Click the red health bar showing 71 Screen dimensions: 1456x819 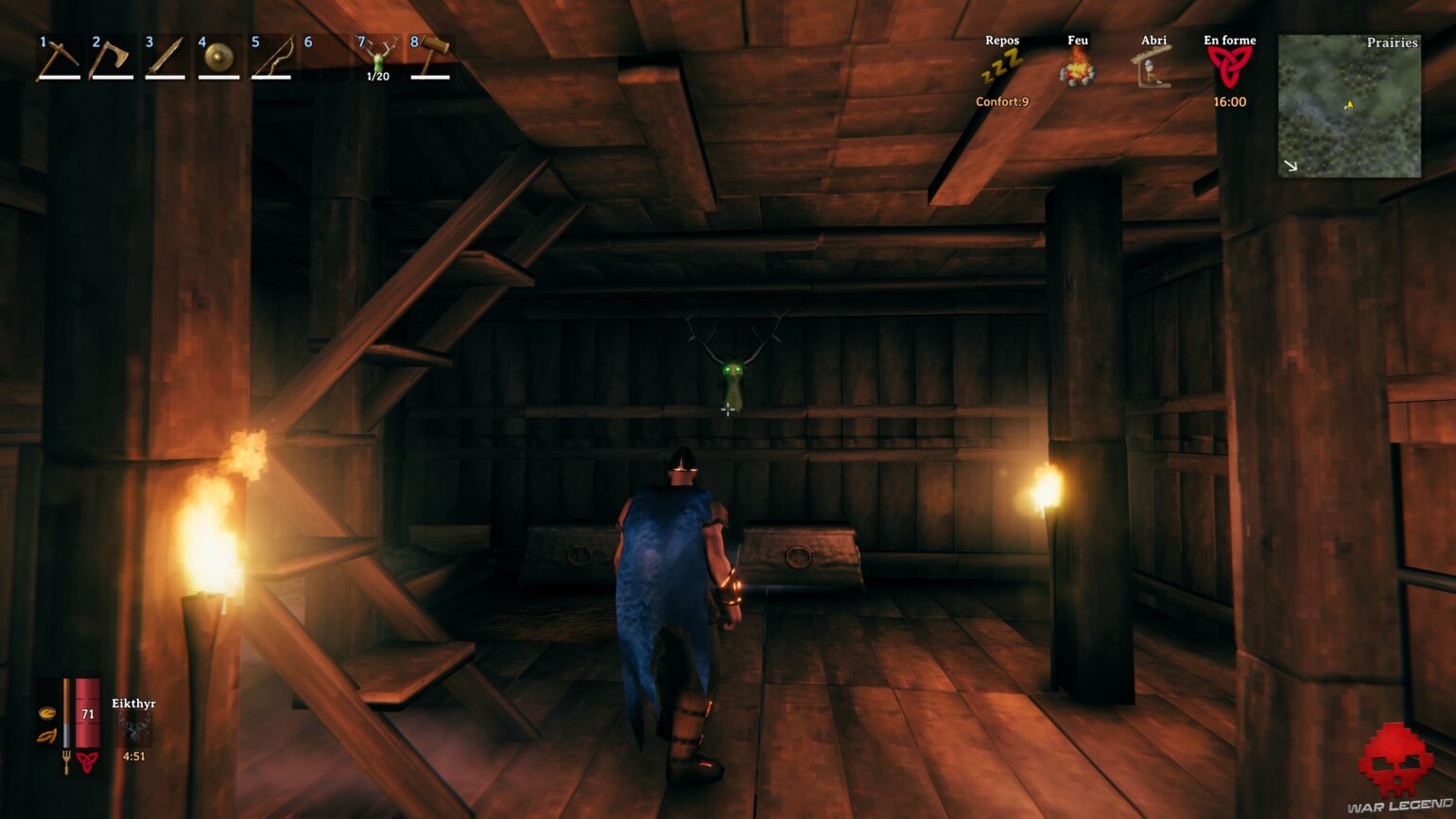click(86, 714)
